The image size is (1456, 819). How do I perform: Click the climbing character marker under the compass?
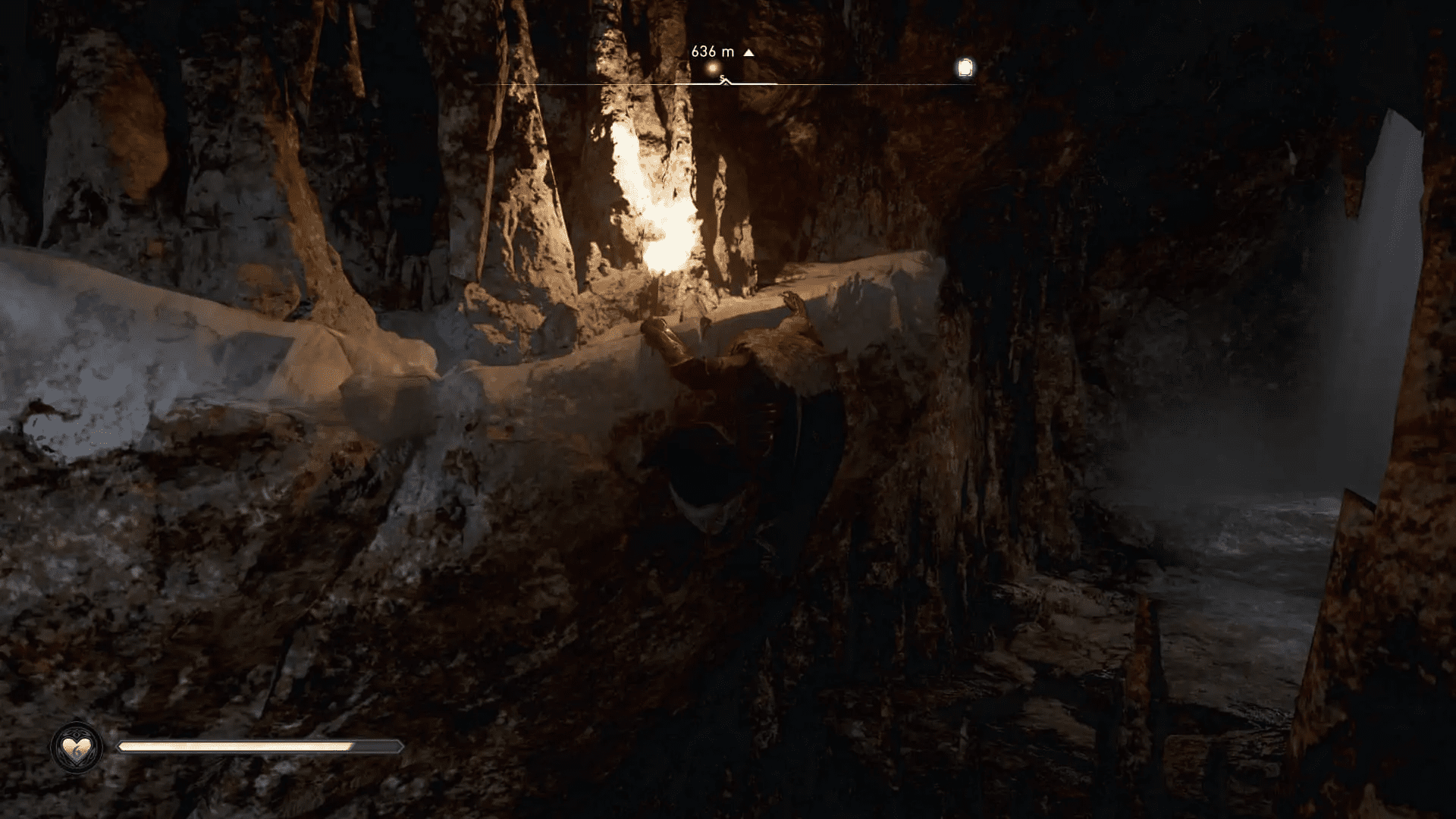[725, 81]
